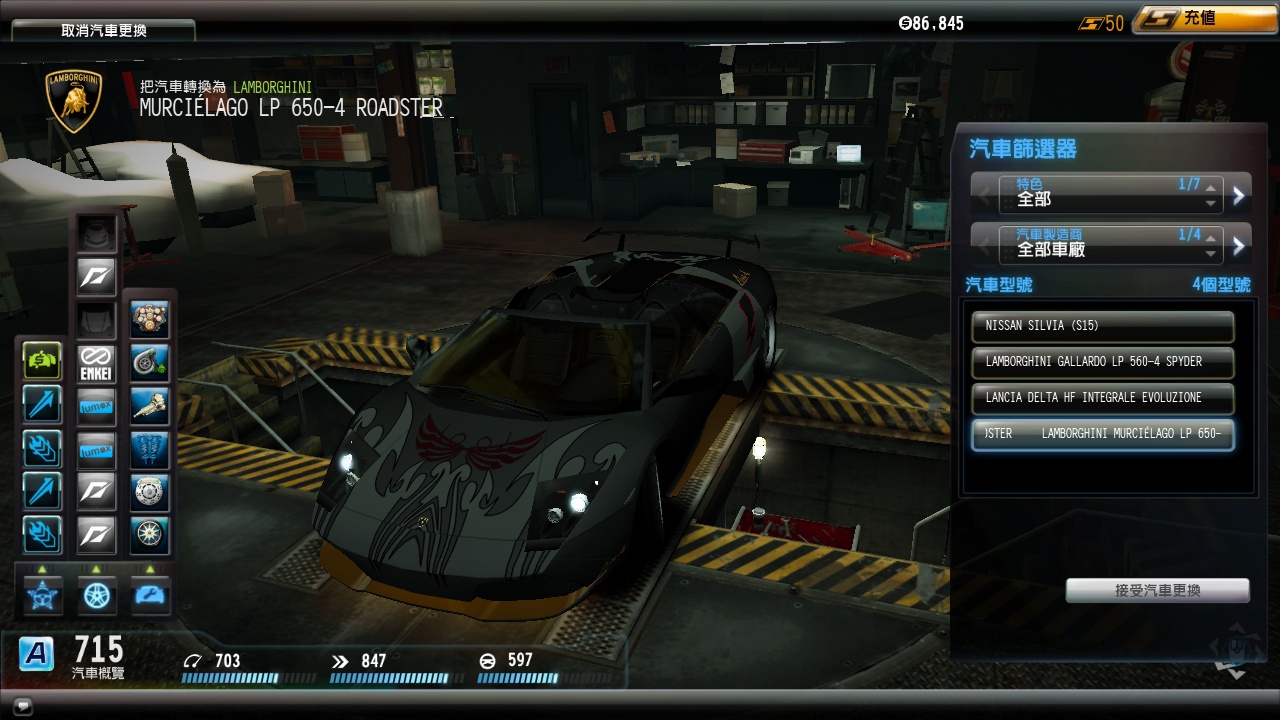Image resolution: width=1280 pixels, height=720 pixels.
Task: Accept the car swap (接受汽車更換)
Action: coord(1157,591)
